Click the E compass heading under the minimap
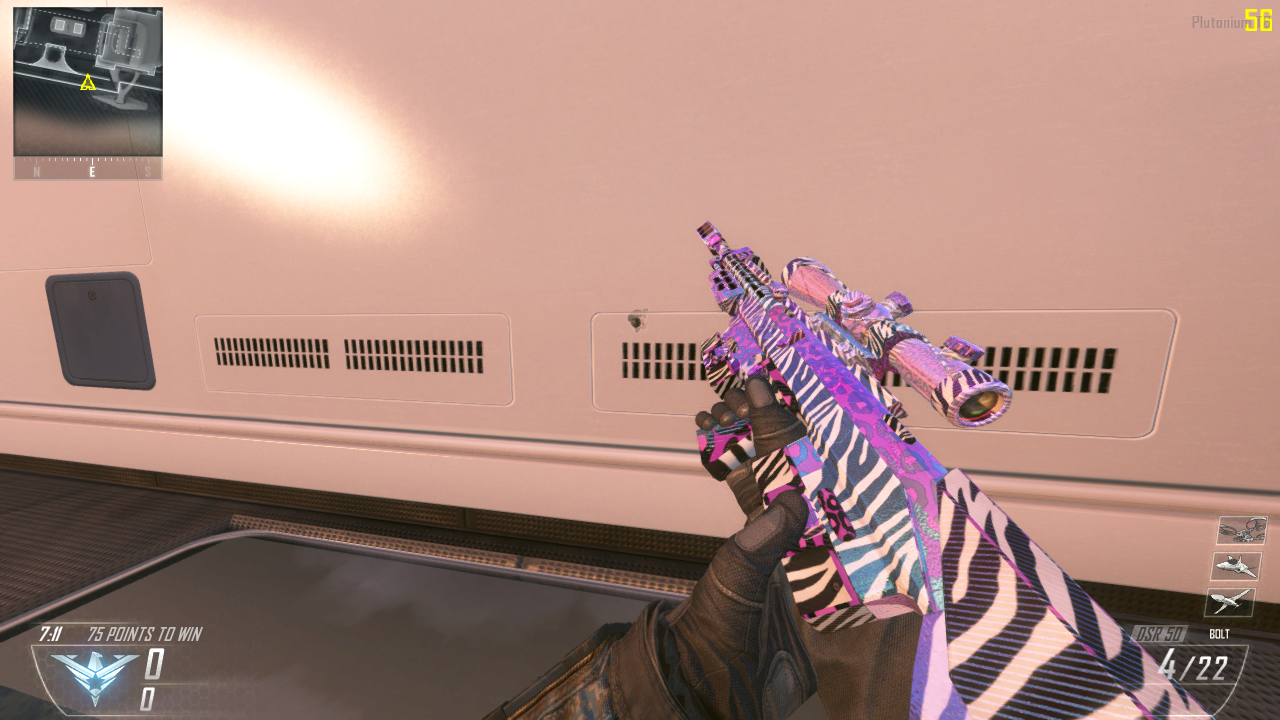Image resolution: width=1280 pixels, height=720 pixels. click(x=91, y=171)
